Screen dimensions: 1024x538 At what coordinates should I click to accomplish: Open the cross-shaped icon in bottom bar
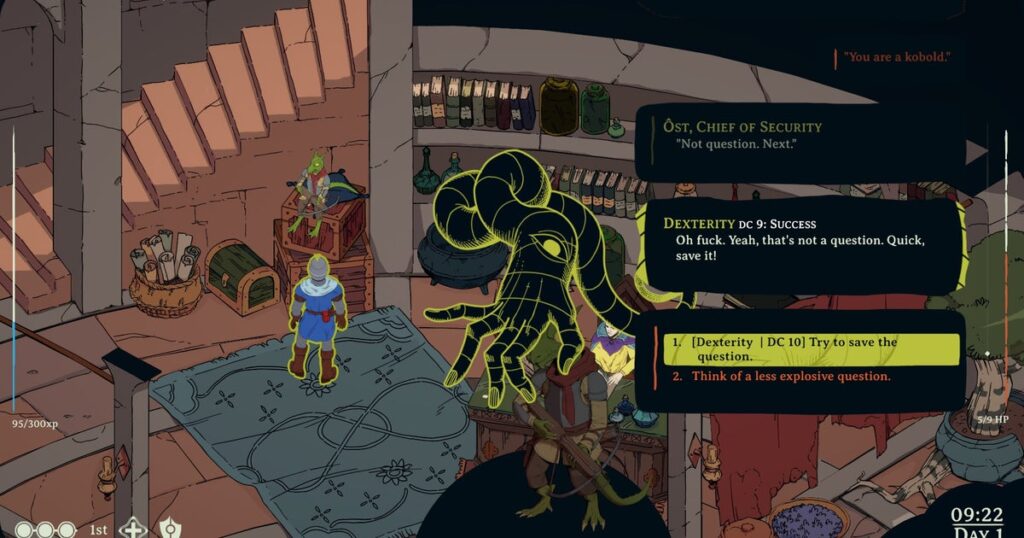pos(132,528)
